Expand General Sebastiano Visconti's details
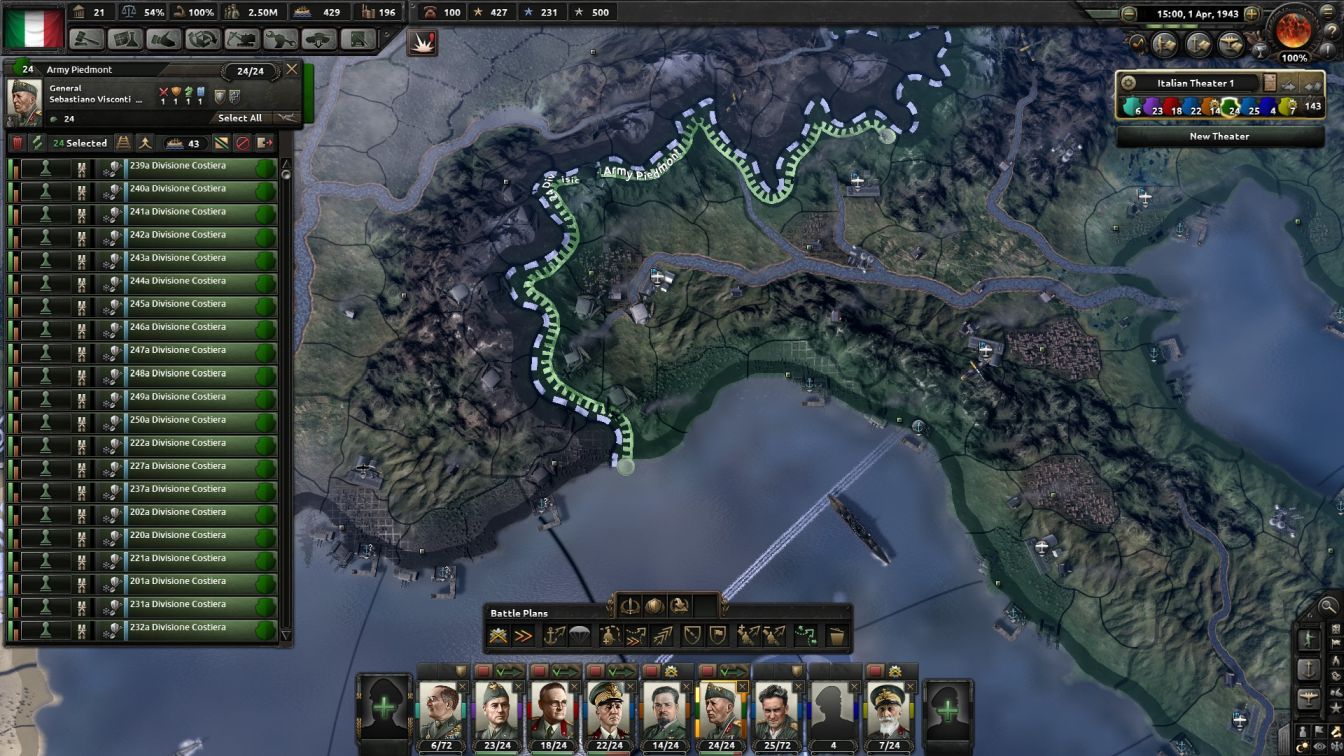This screenshot has width=1344, height=756. click(x=139, y=100)
